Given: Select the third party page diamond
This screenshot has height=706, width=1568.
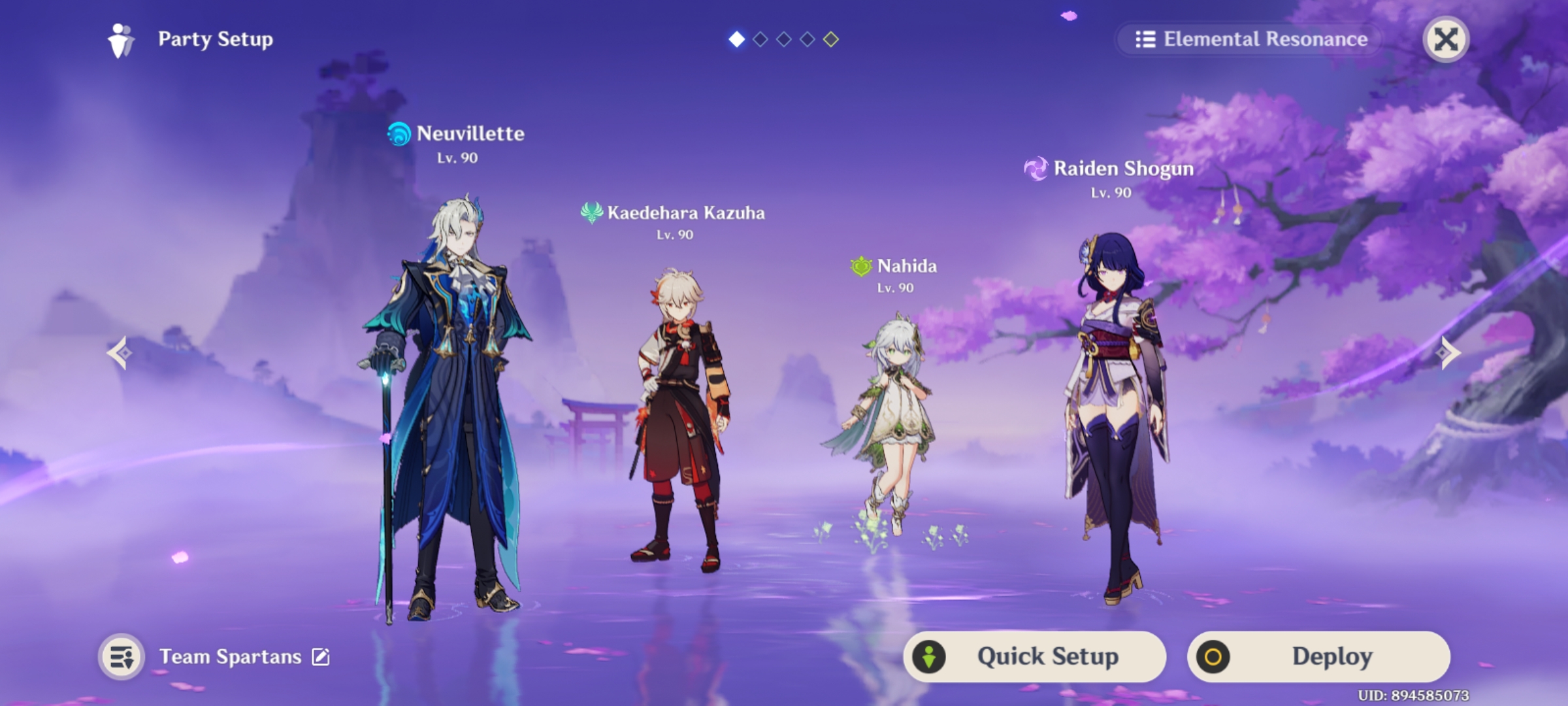Looking at the screenshot, I should pyautogui.click(x=784, y=39).
